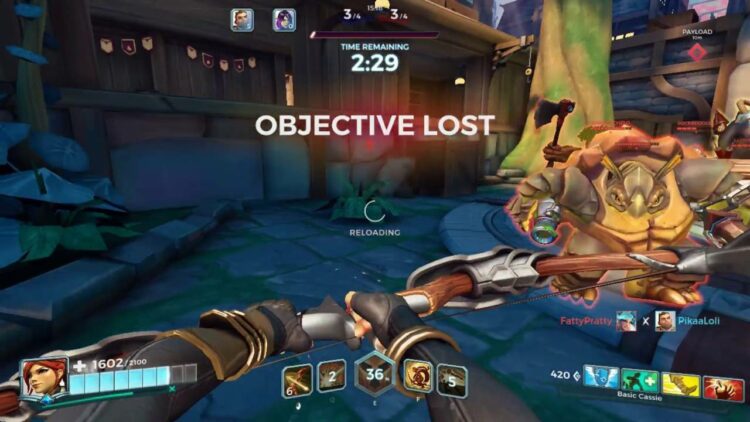The image size is (750, 422).
Task: Select the purple-haired teammate portrait at top
Action: coord(284,20)
